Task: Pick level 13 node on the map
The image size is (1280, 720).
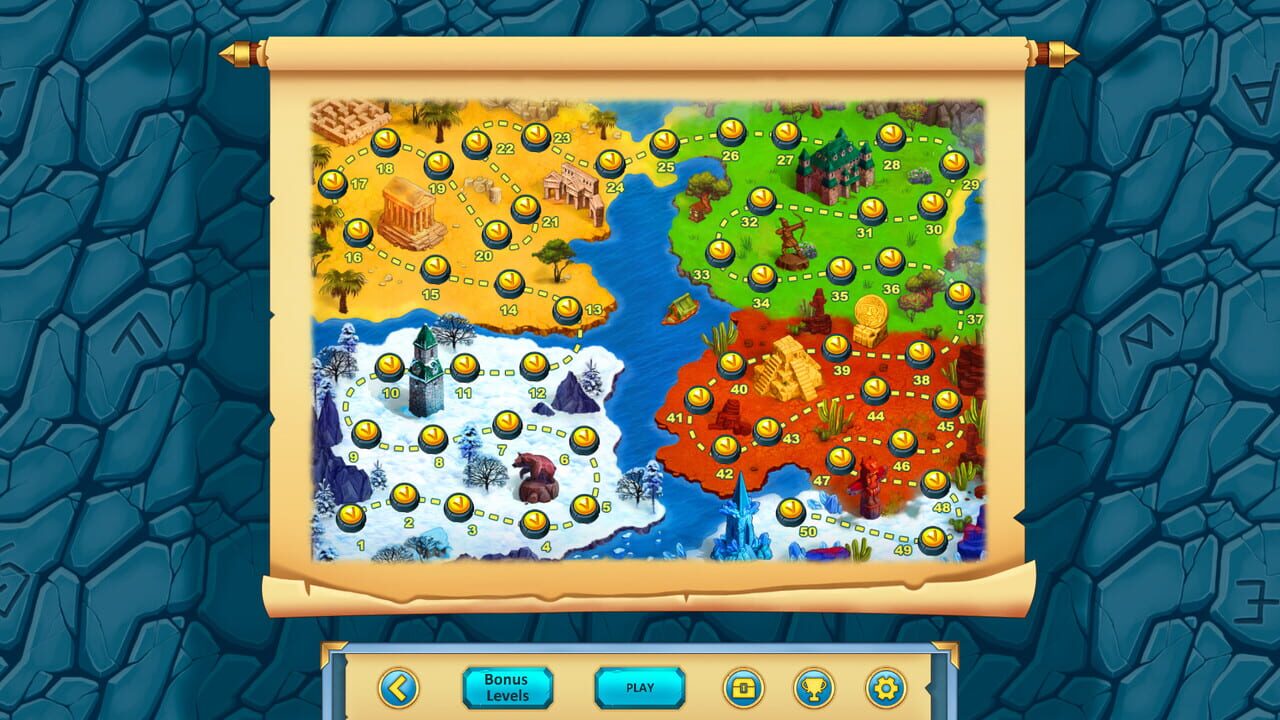Action: tap(568, 310)
